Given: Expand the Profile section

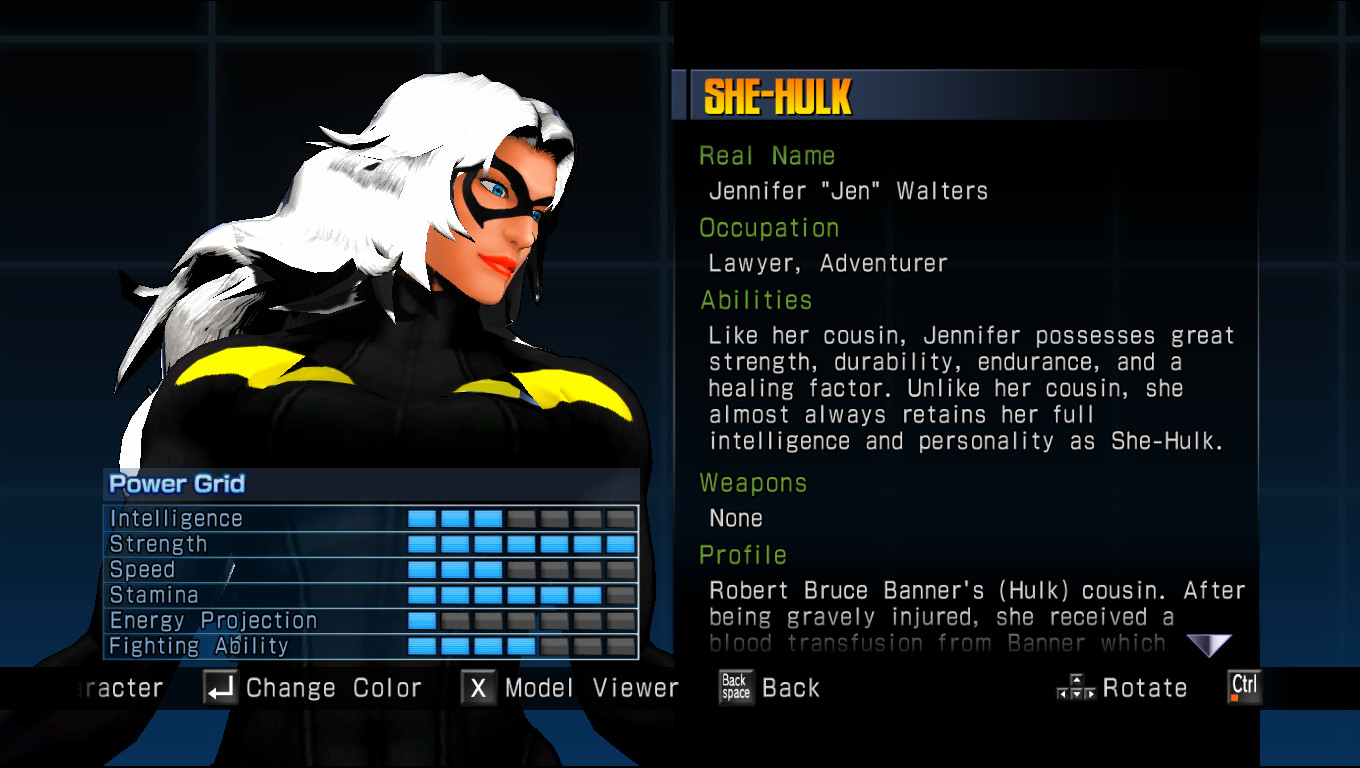Looking at the screenshot, I should pyautogui.click(x=743, y=555).
